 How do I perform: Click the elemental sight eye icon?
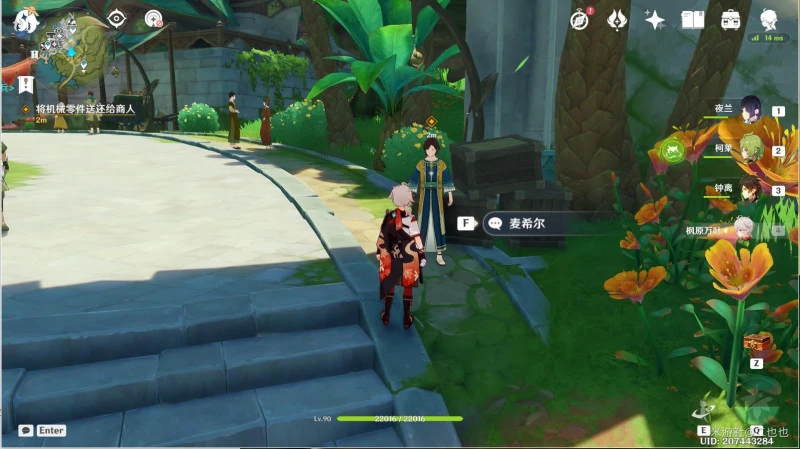click(x=117, y=18)
